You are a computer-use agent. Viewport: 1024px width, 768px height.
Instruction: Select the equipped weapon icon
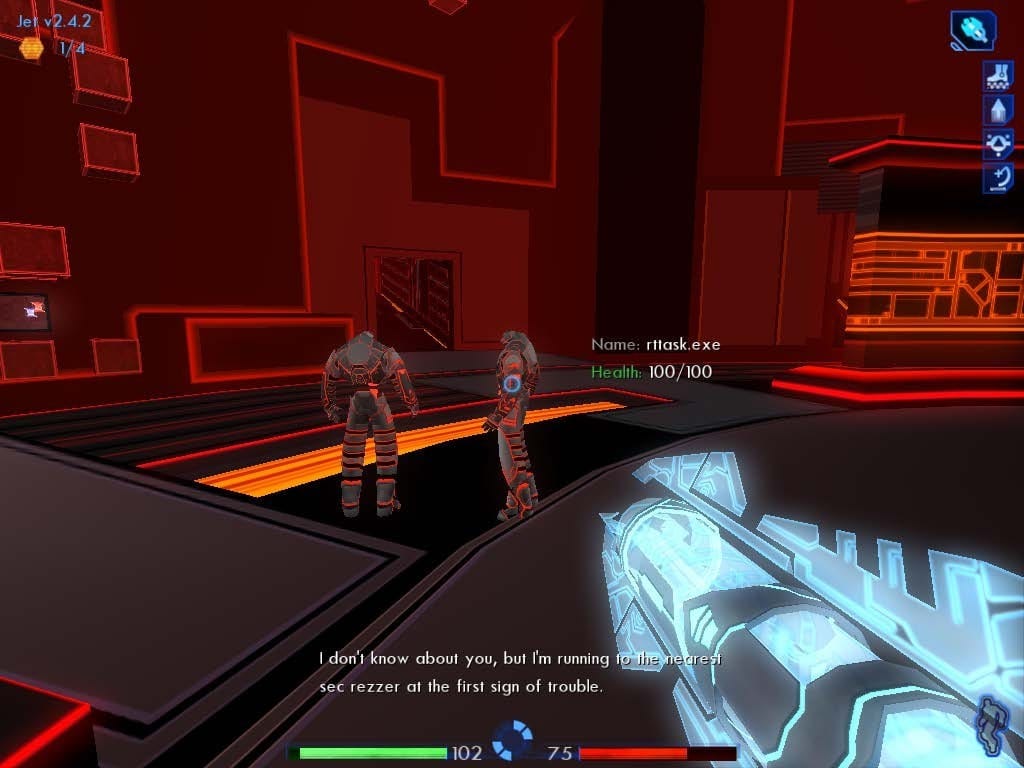pyautogui.click(x=972, y=30)
